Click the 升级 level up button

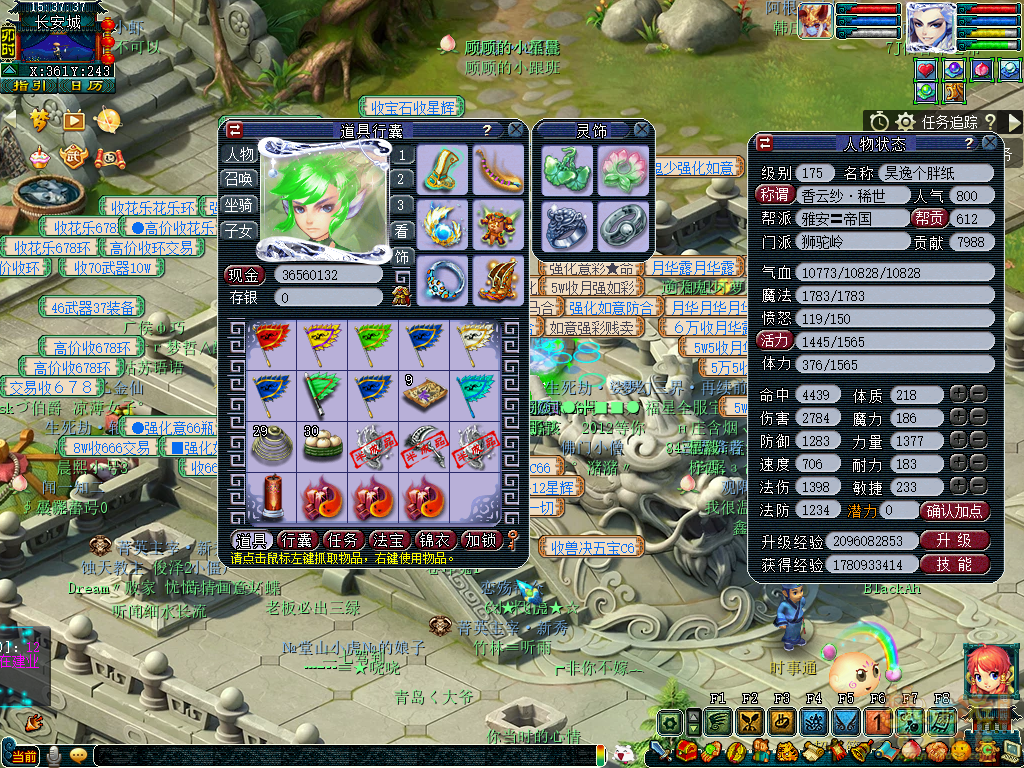(x=954, y=541)
